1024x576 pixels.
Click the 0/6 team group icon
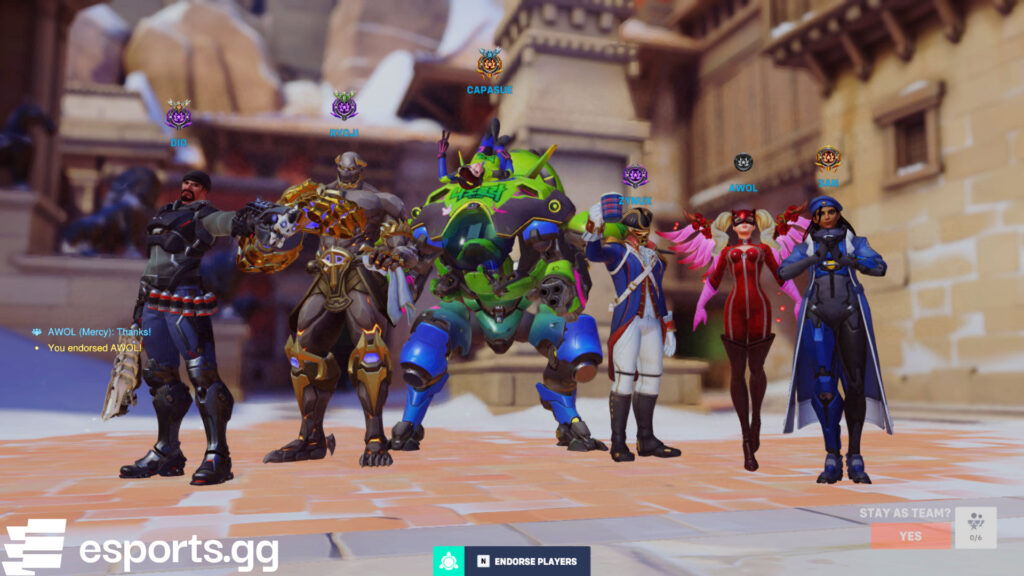pos(975,527)
